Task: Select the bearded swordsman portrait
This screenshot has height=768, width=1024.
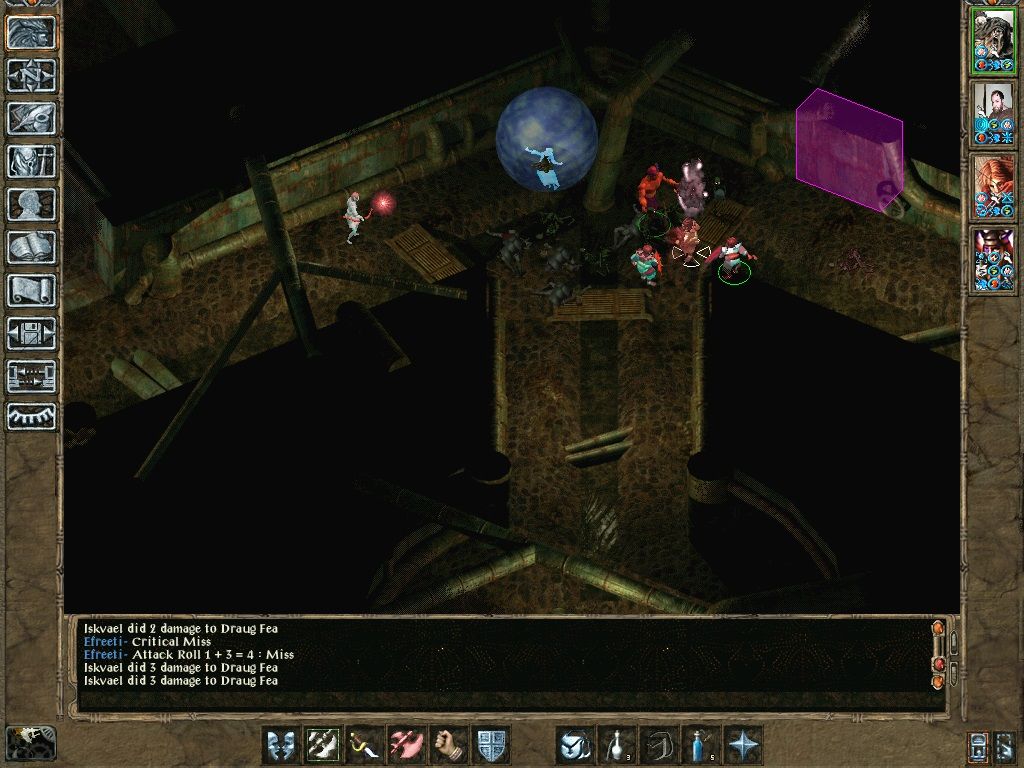Action: (993, 114)
